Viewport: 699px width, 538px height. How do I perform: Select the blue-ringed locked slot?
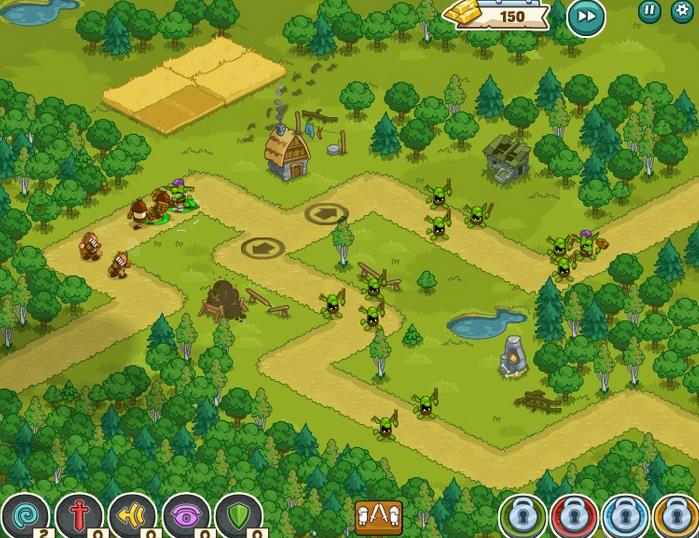pyautogui.click(x=624, y=517)
